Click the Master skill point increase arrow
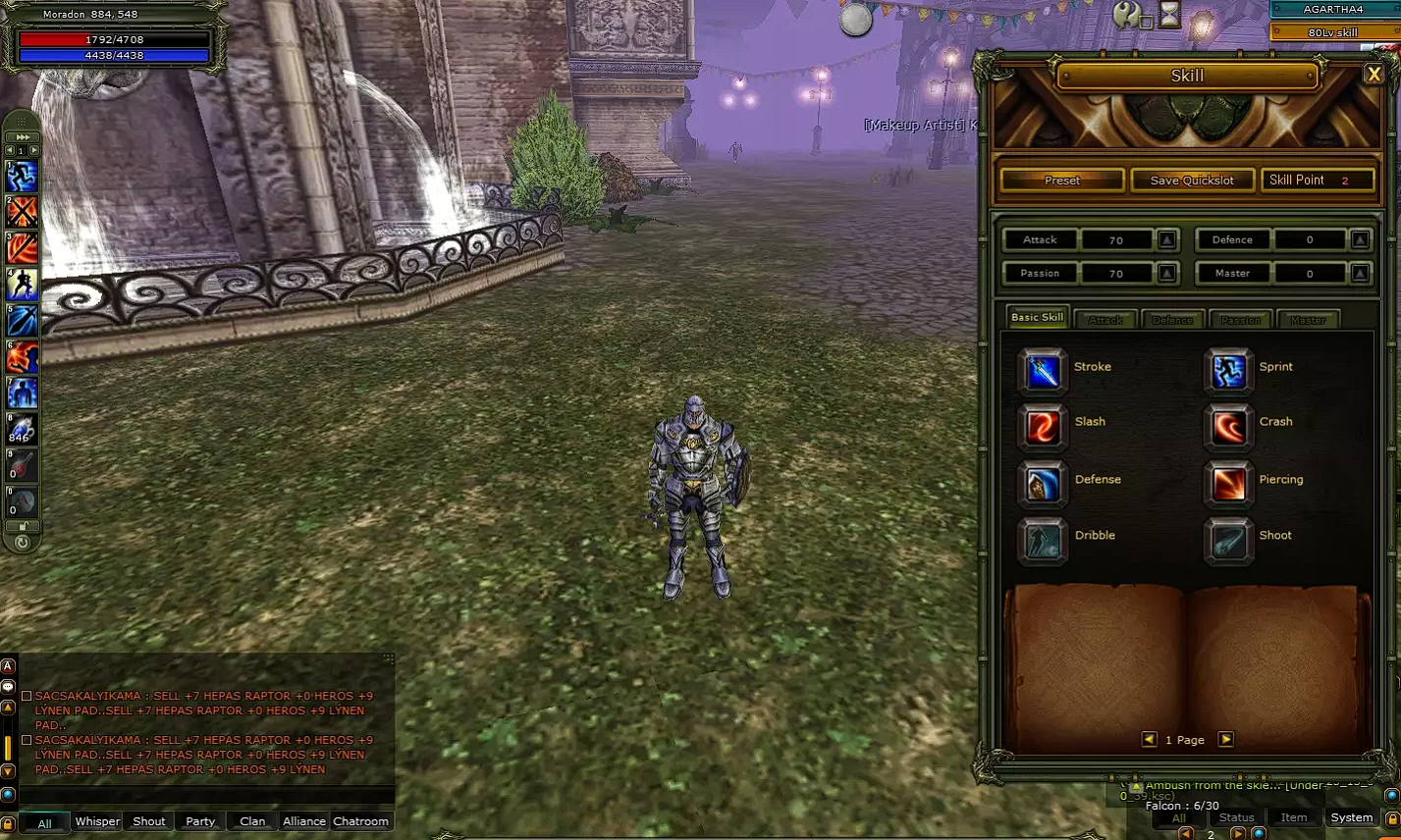The height and width of the screenshot is (840, 1401). pyautogui.click(x=1359, y=273)
